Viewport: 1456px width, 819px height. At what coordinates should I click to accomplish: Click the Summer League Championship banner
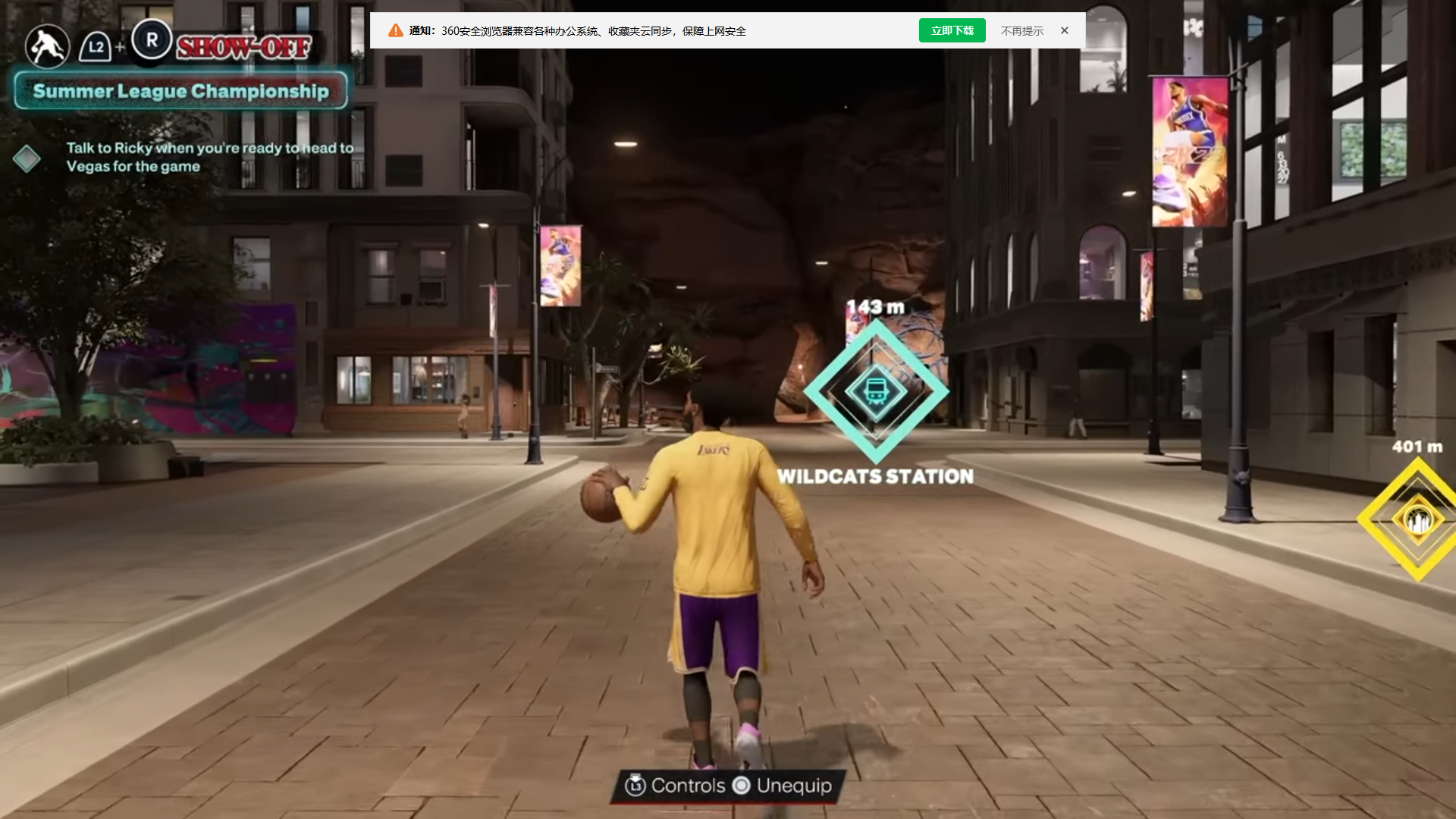[180, 90]
